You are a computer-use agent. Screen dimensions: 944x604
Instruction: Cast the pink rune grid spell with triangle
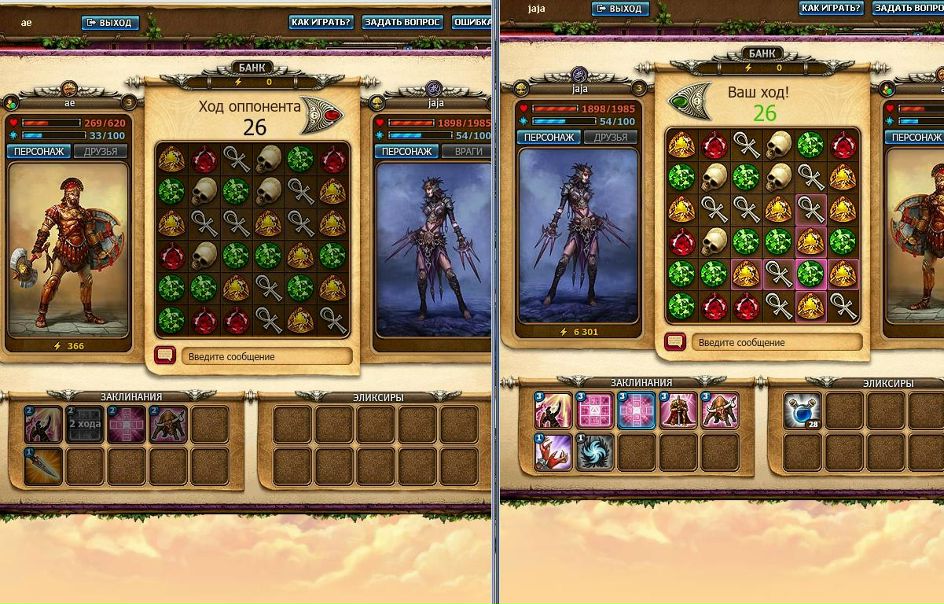[594, 411]
